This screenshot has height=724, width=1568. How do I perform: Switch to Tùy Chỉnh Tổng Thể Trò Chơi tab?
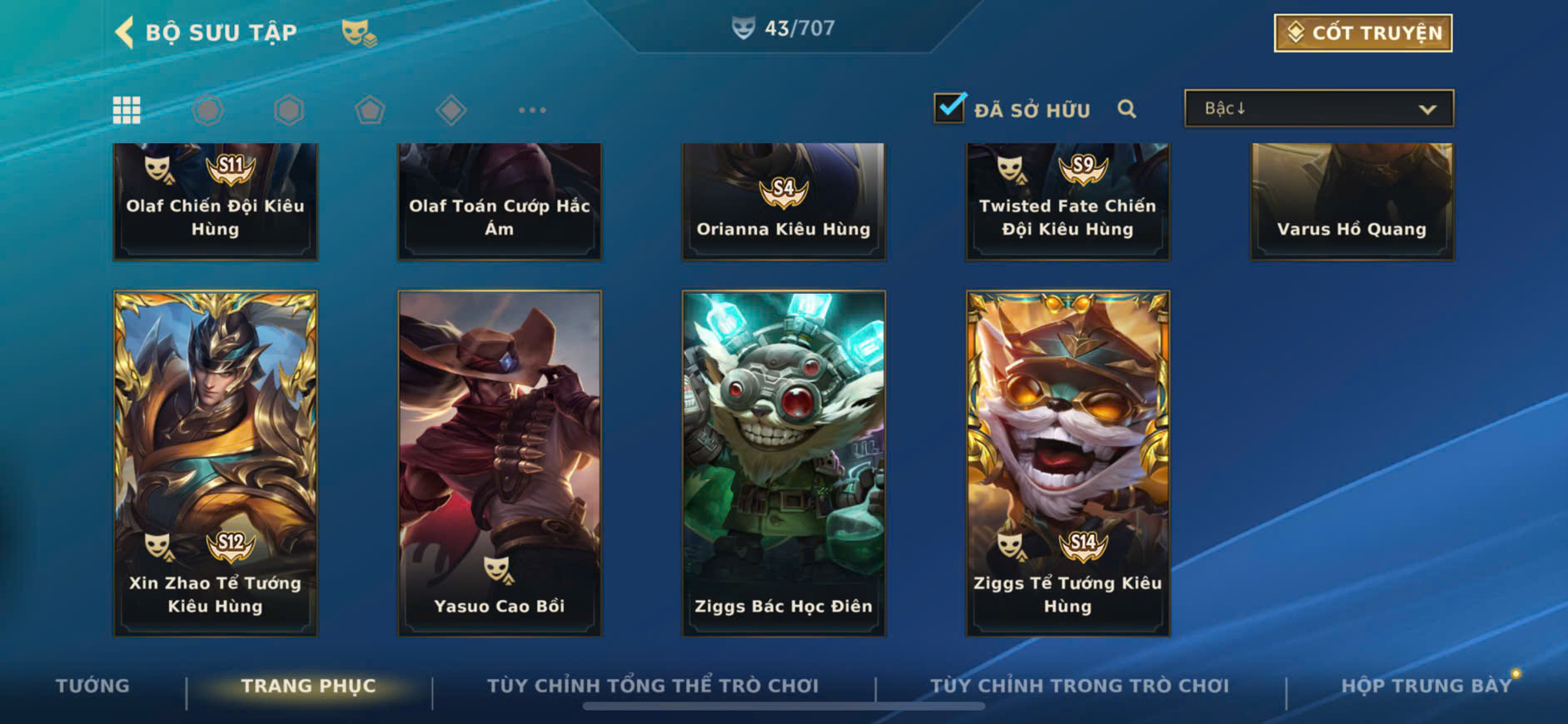pyautogui.click(x=653, y=686)
